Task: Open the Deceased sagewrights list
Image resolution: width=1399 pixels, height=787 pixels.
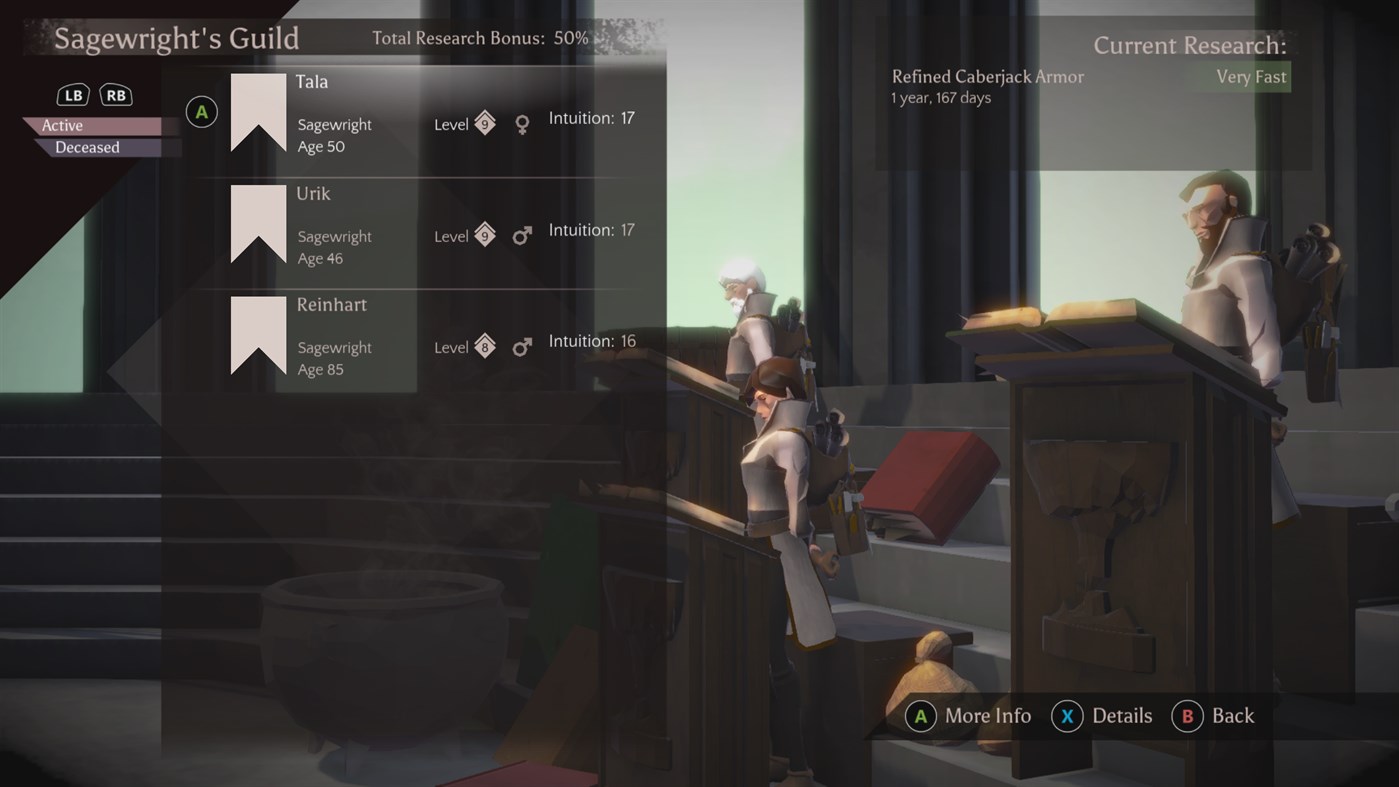Action: pos(87,147)
